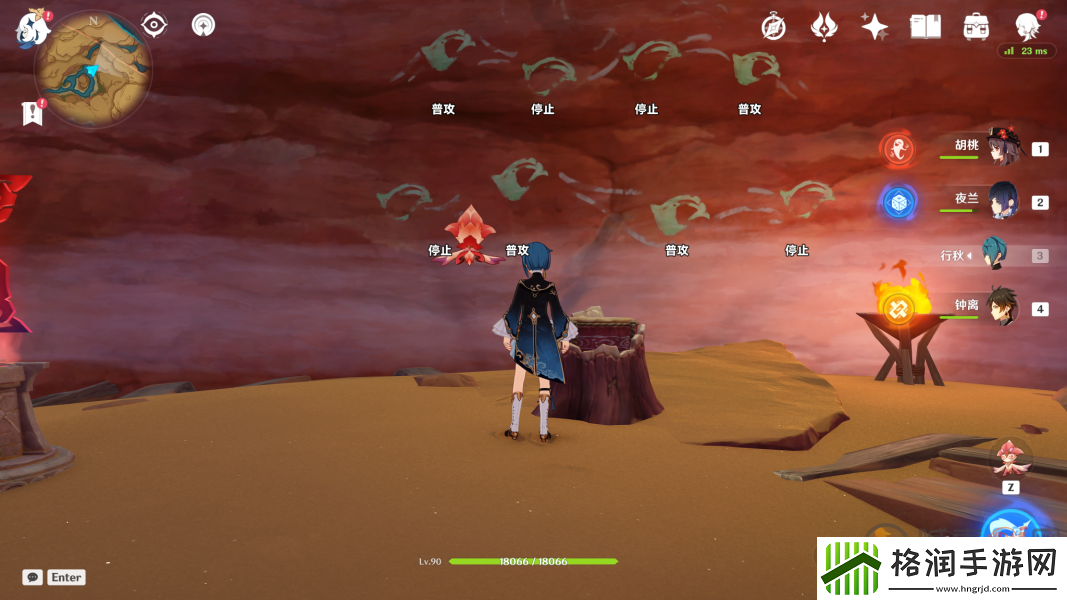Open the chat box
The height and width of the screenshot is (600, 1067).
pos(33,577)
